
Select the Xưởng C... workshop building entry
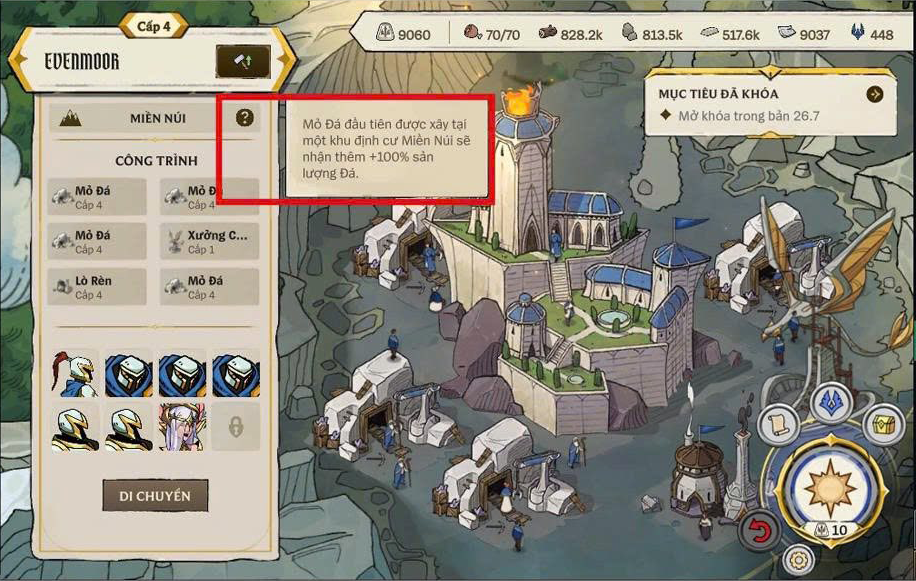pos(209,241)
